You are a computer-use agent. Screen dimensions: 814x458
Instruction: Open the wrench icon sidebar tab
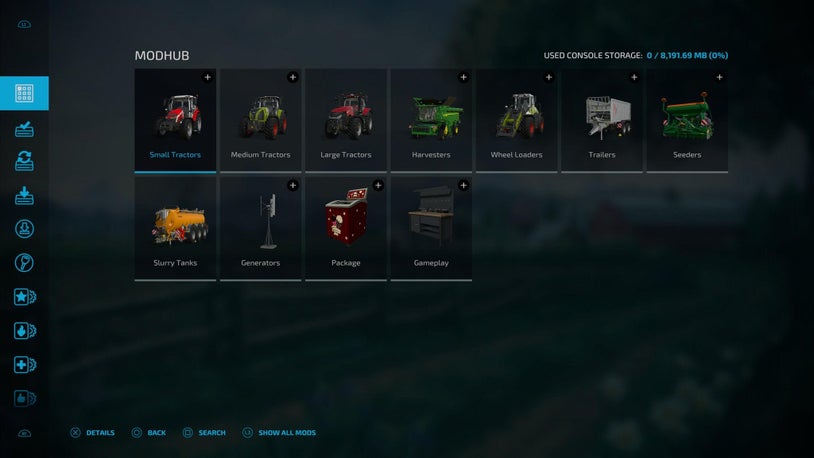click(x=25, y=263)
